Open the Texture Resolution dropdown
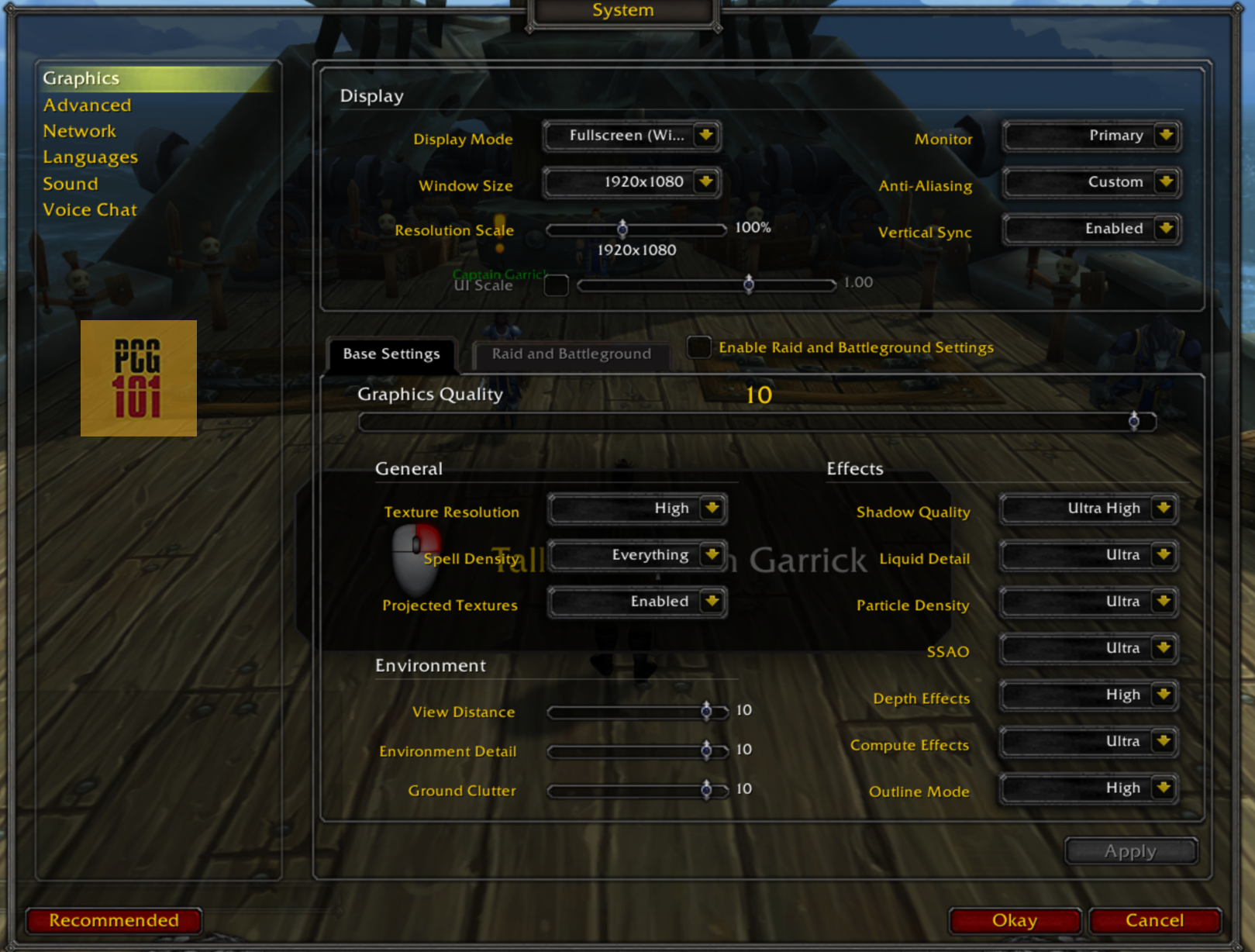Viewport: 1255px width, 952px height. (636, 509)
